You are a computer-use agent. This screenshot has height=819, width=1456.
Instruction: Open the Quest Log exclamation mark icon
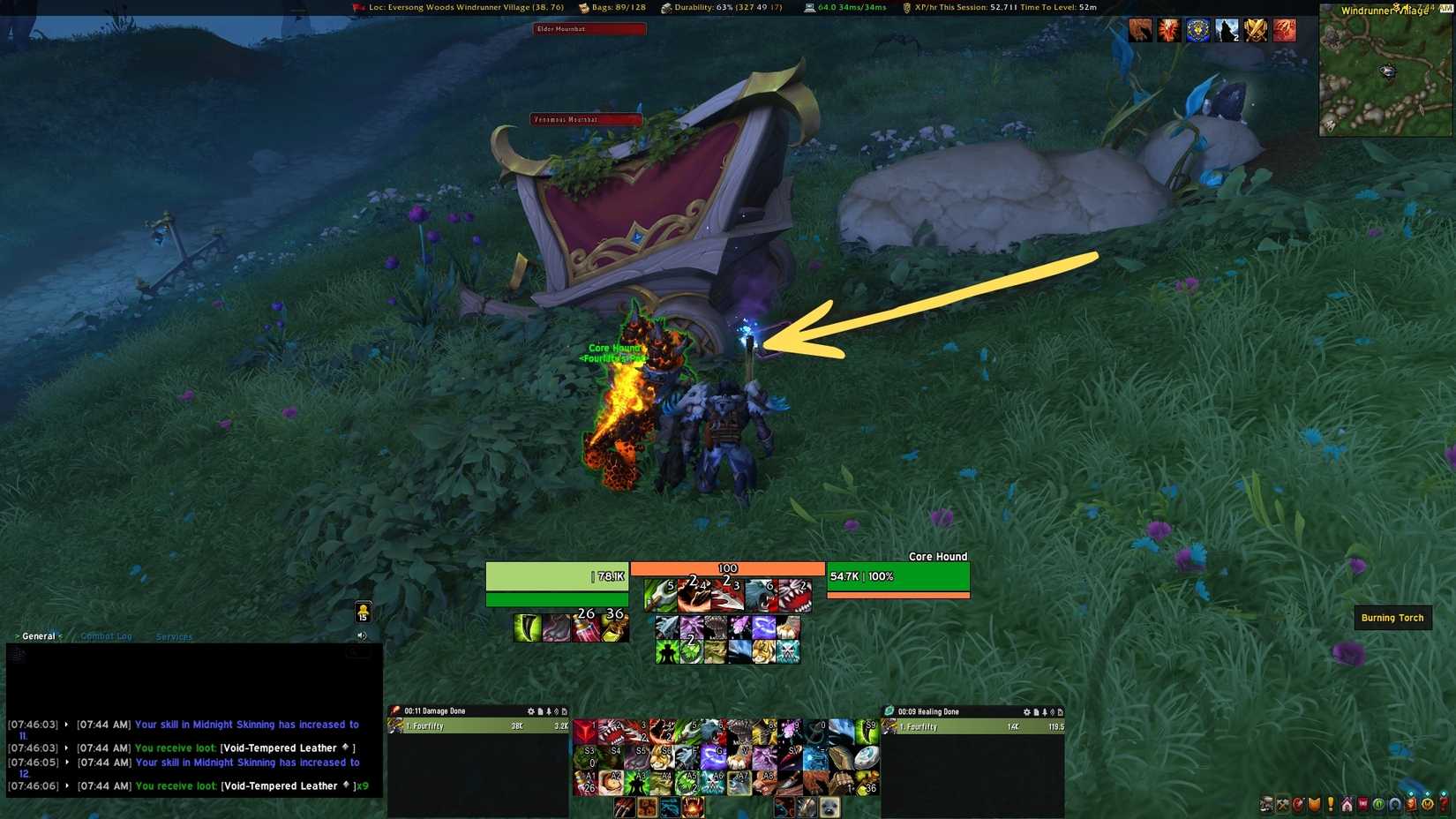(x=1330, y=805)
